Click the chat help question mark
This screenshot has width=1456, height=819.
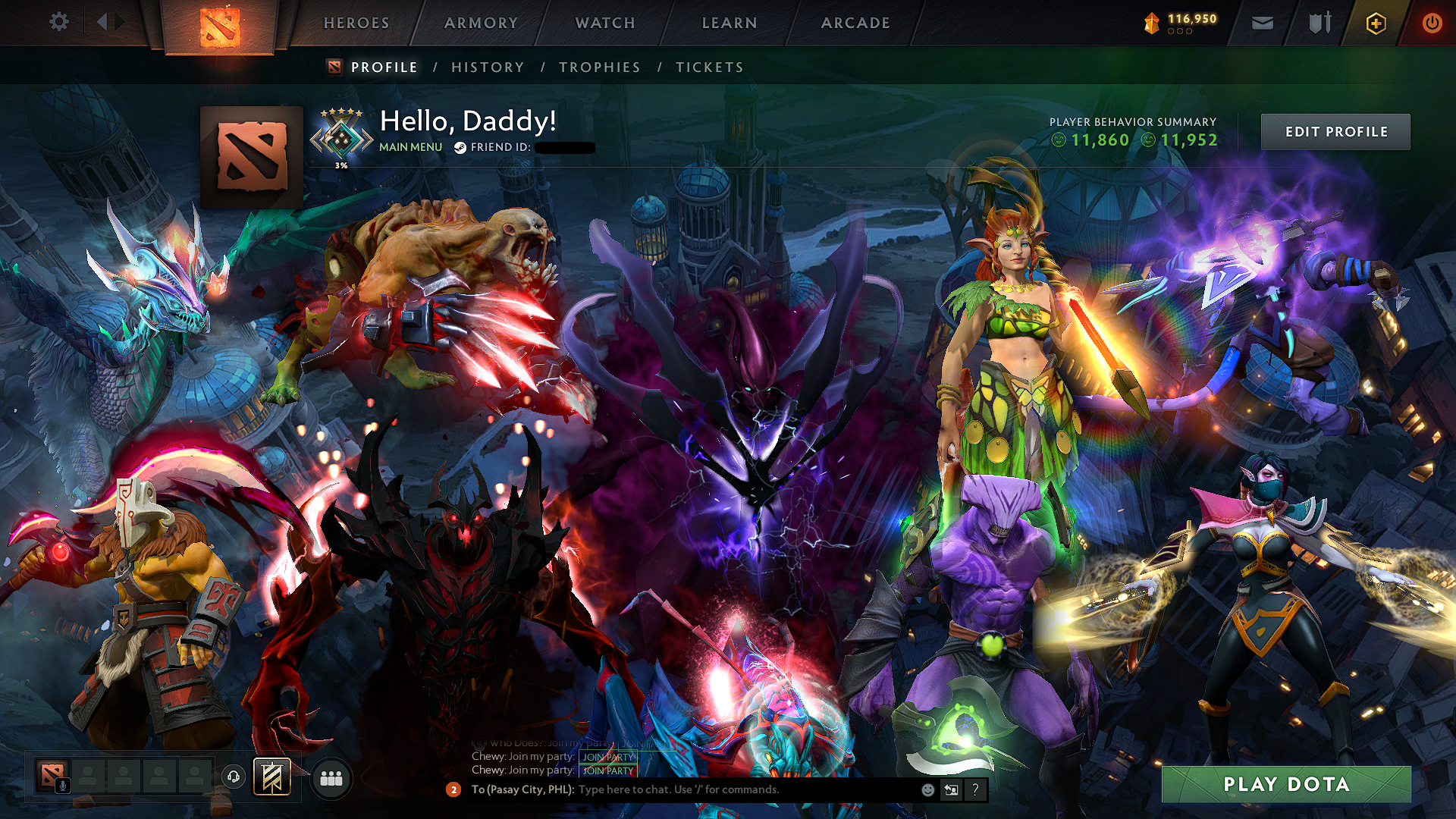point(975,789)
